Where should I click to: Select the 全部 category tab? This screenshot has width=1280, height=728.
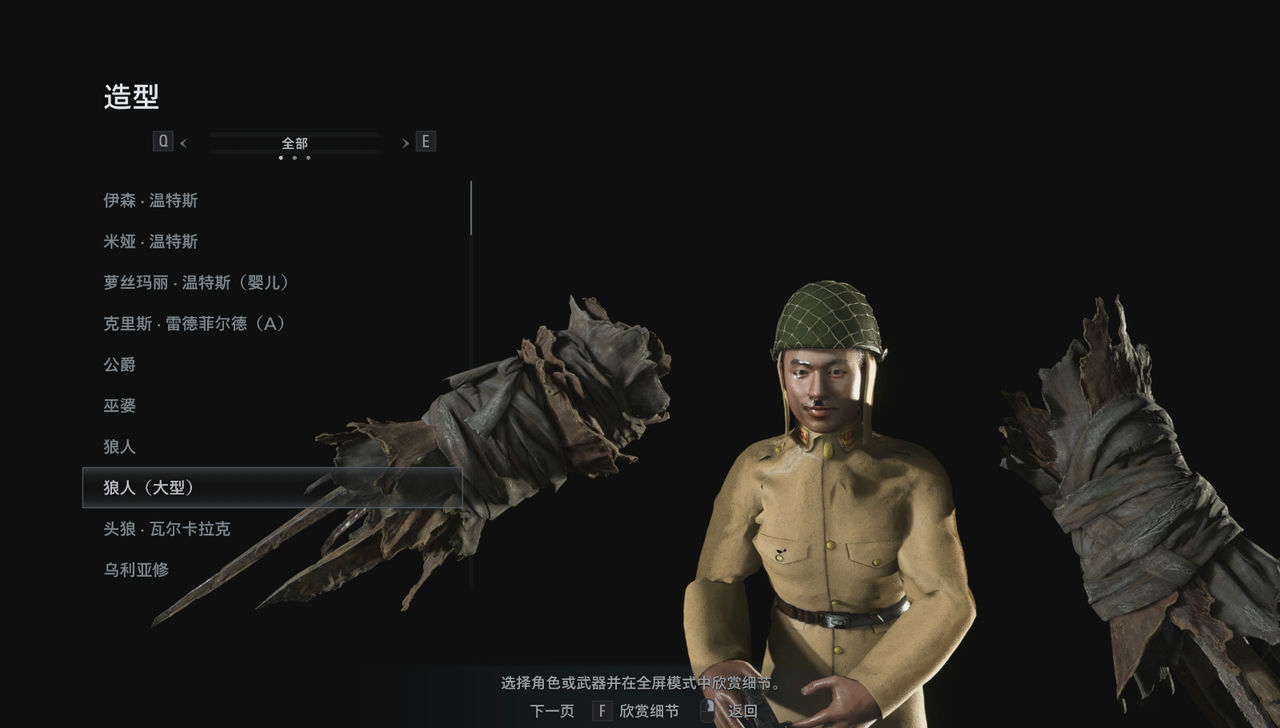[294, 143]
